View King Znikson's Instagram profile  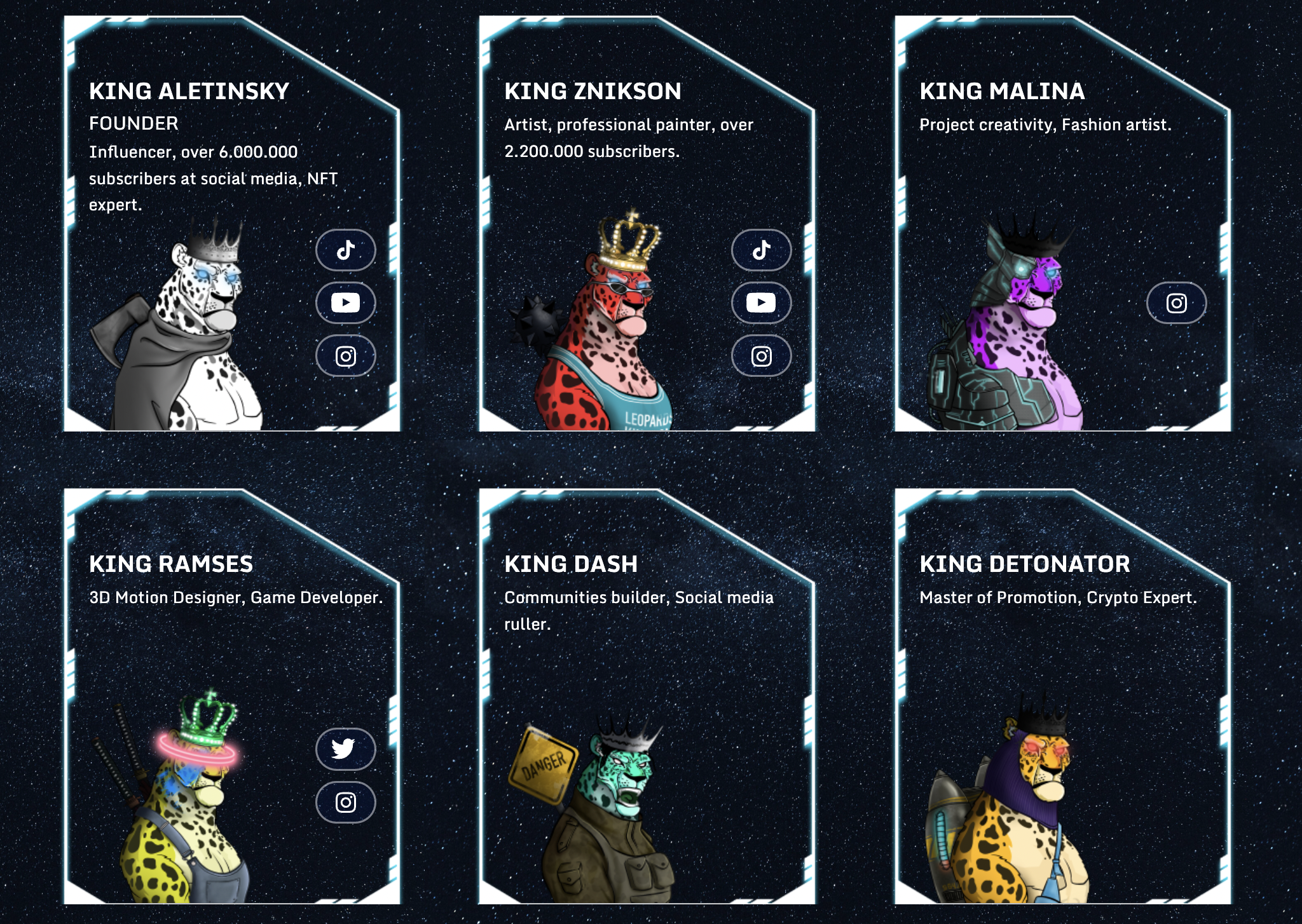[x=761, y=356]
